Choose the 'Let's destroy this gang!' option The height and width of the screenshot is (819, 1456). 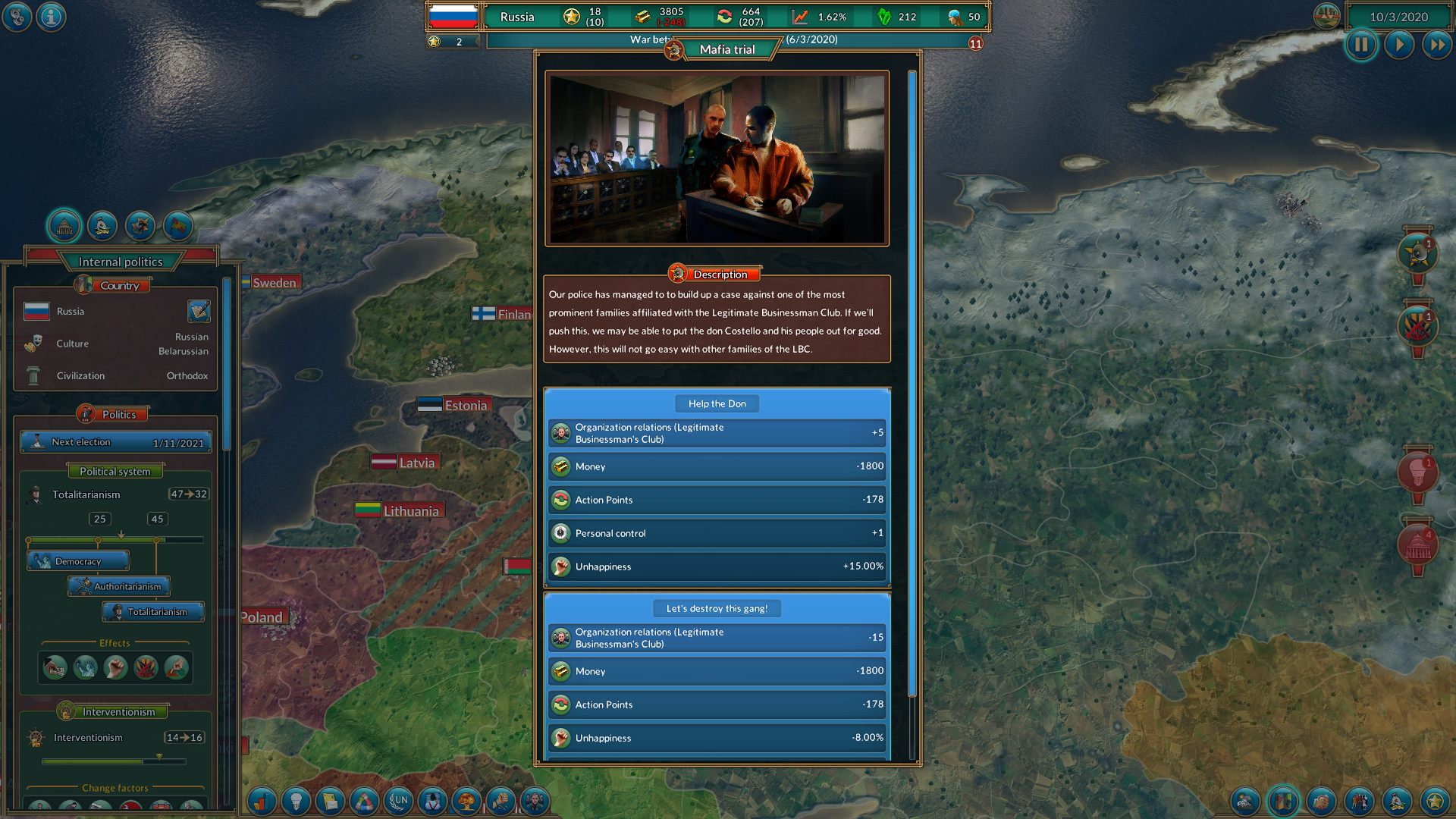click(716, 607)
